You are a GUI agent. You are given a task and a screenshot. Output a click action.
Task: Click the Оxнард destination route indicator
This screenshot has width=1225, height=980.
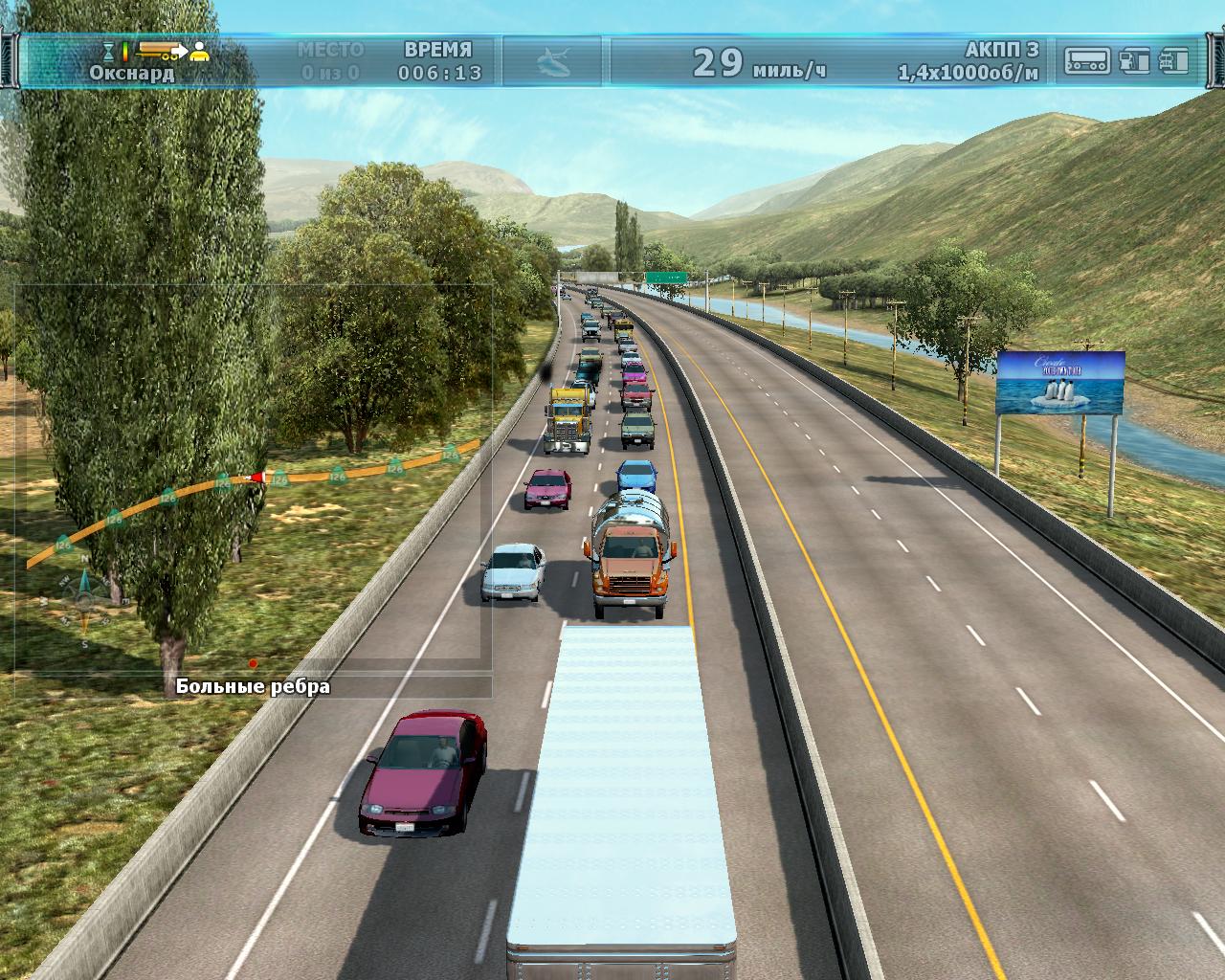(x=132, y=73)
